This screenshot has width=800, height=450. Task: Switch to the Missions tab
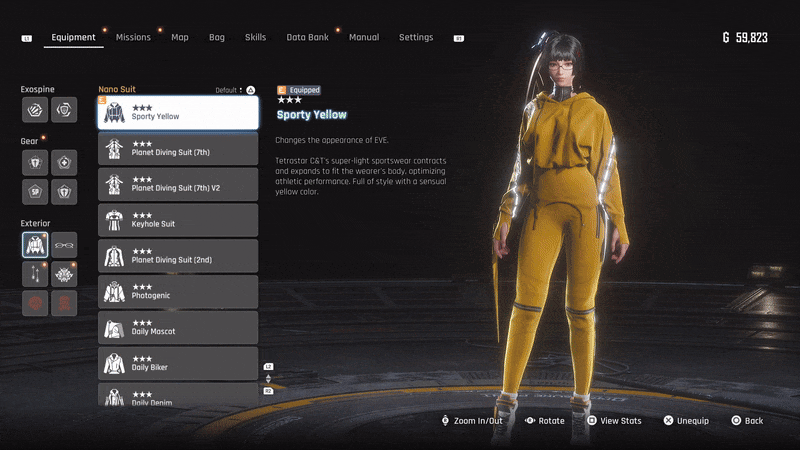pos(133,38)
